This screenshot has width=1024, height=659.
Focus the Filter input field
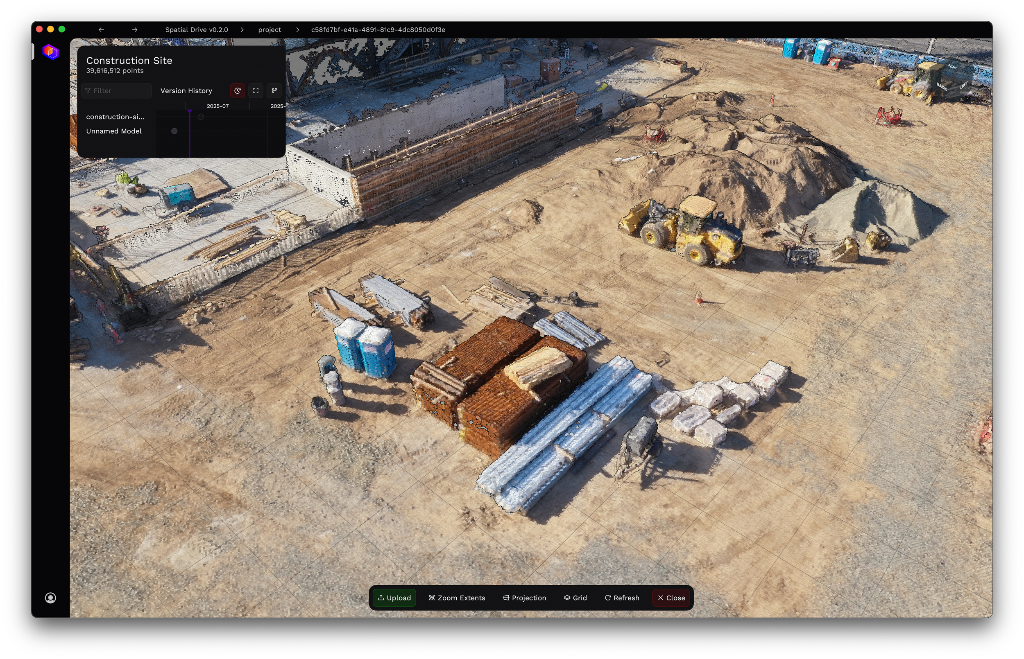pos(117,91)
